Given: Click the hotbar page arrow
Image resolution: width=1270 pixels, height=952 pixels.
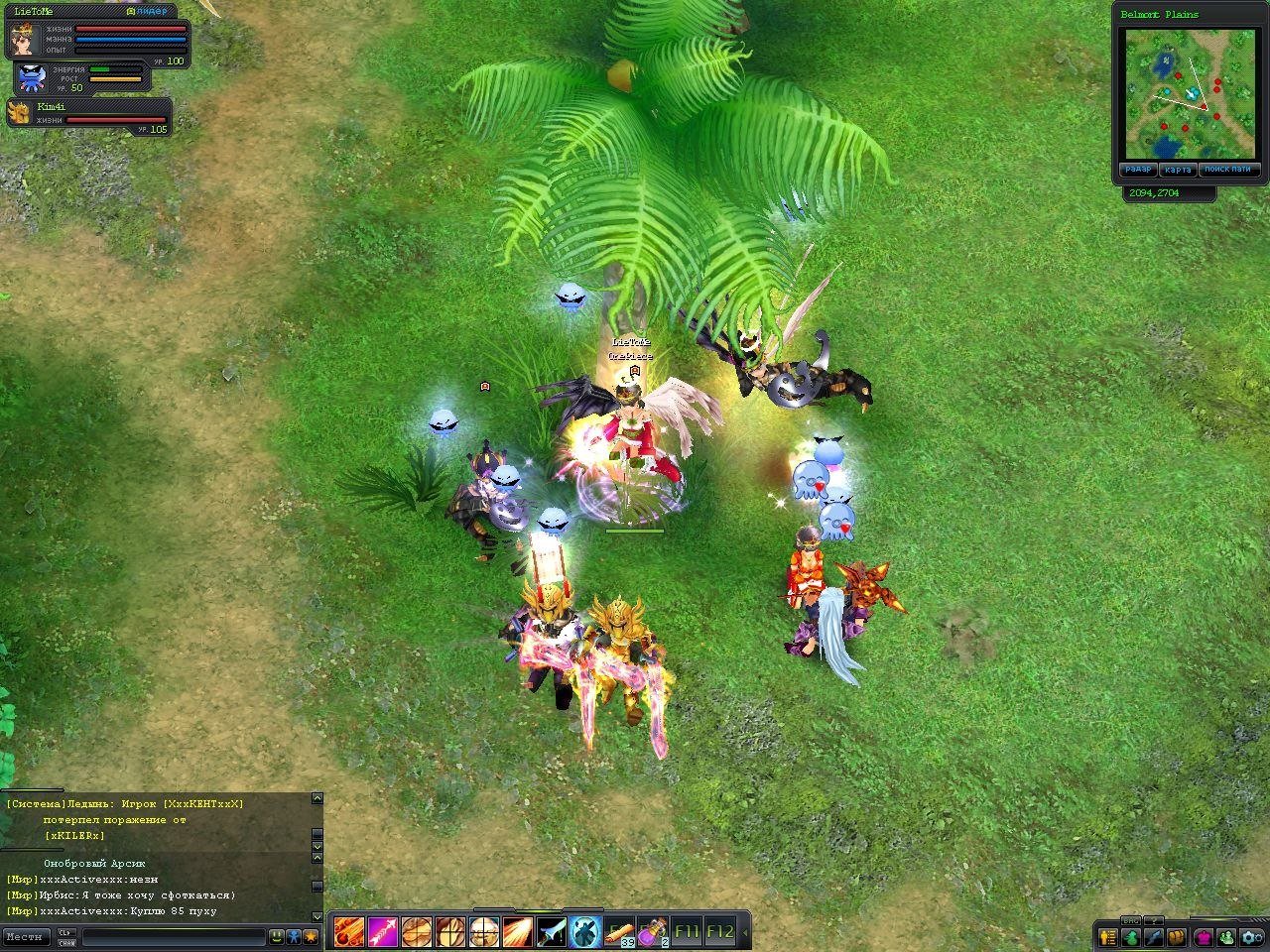Looking at the screenshot, I should [745, 932].
